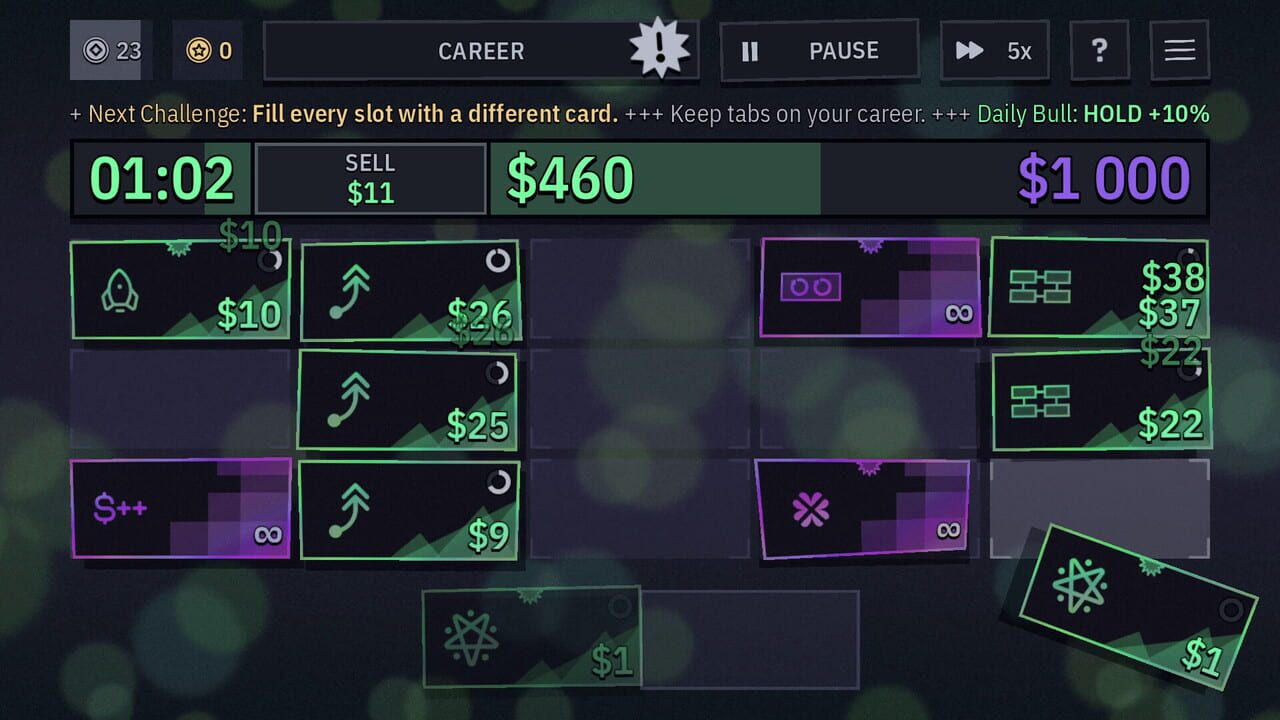Pick the $9 arrow card
Image resolution: width=1280 pixels, height=720 pixels.
coord(410,512)
